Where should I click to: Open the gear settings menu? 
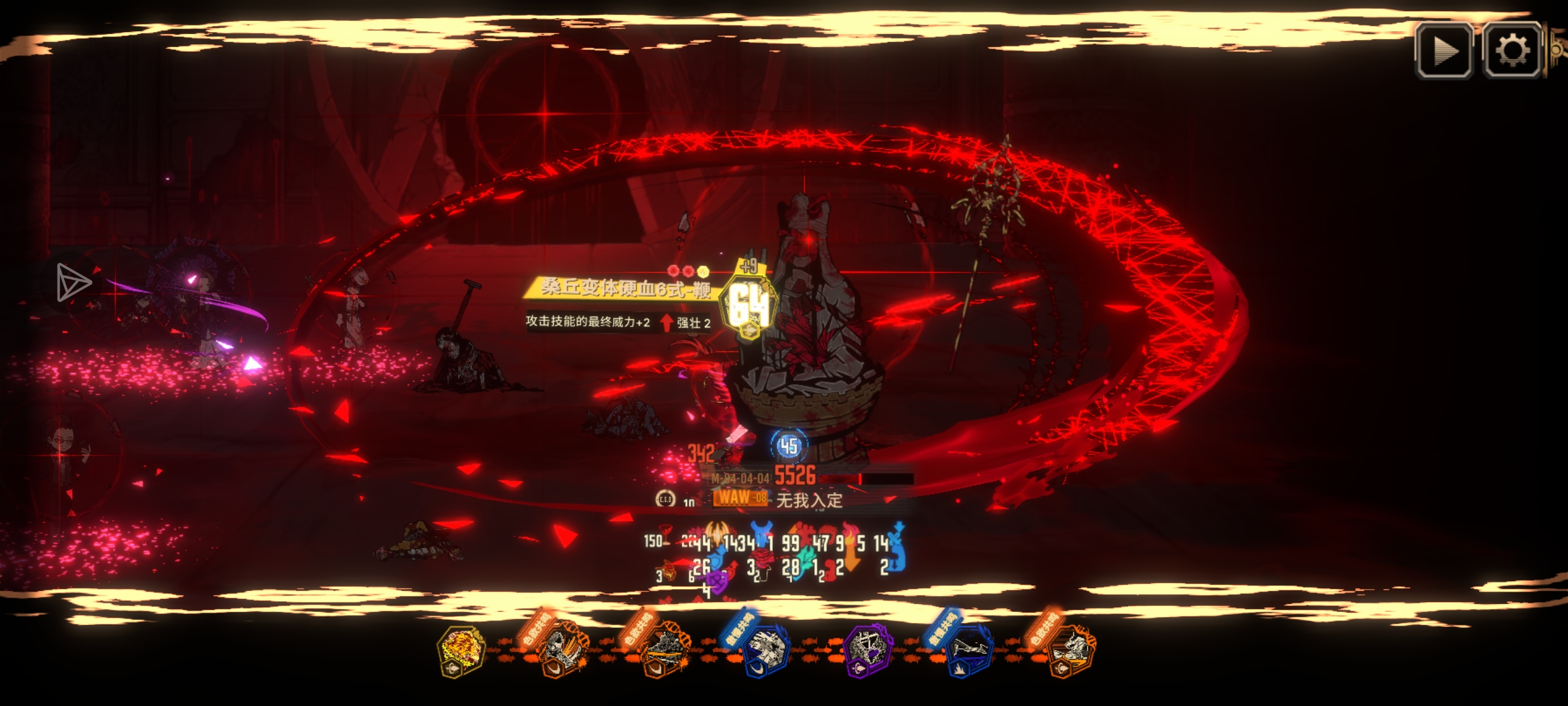pyautogui.click(x=1512, y=50)
